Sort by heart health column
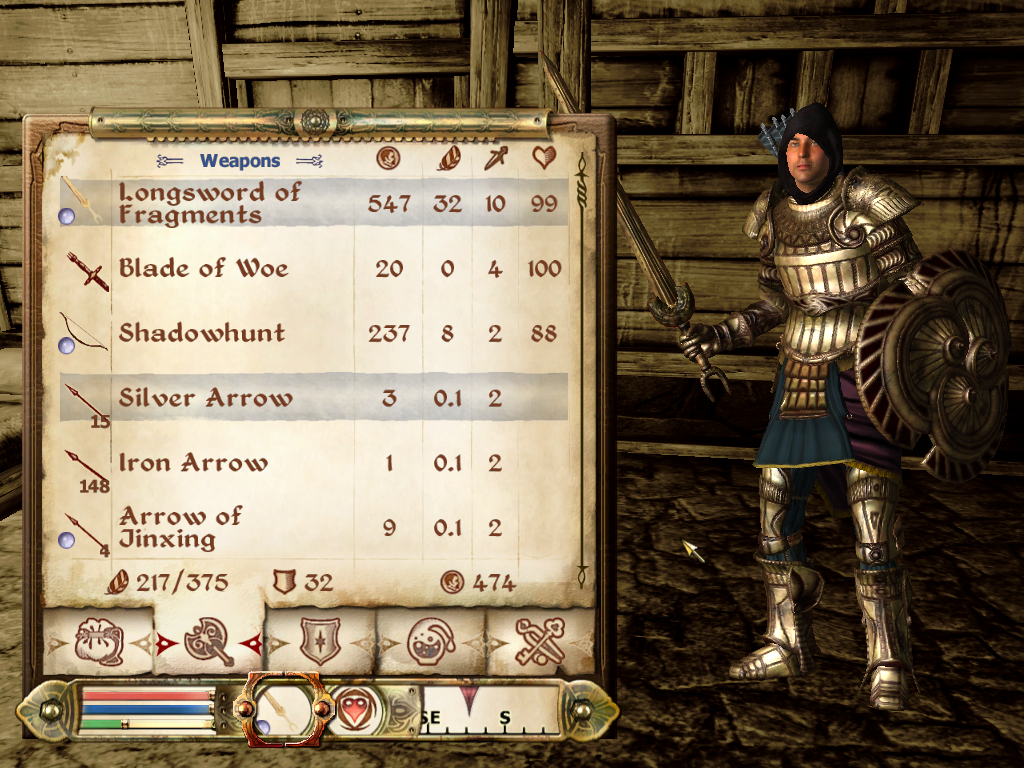 coord(544,158)
